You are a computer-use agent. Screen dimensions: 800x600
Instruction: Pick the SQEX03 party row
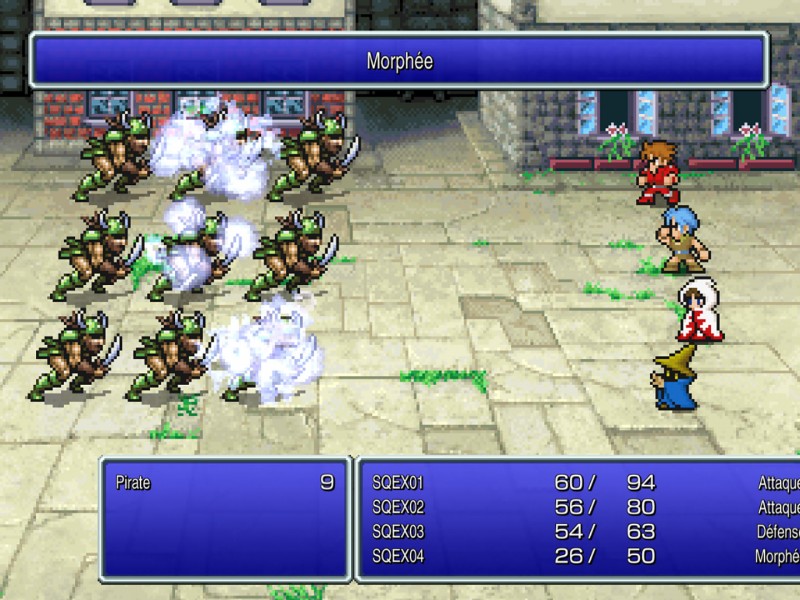[398, 532]
